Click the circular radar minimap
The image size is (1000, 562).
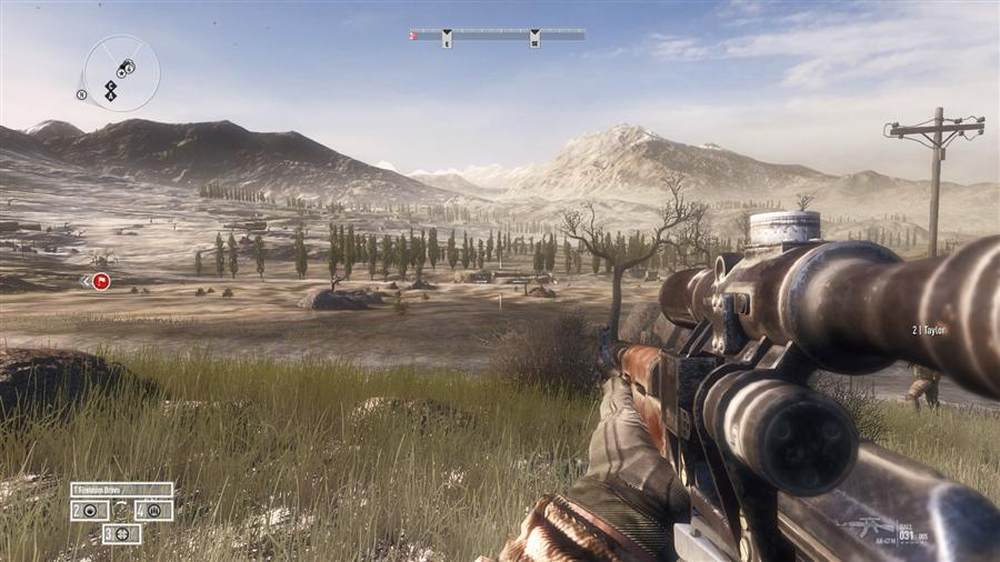121,73
